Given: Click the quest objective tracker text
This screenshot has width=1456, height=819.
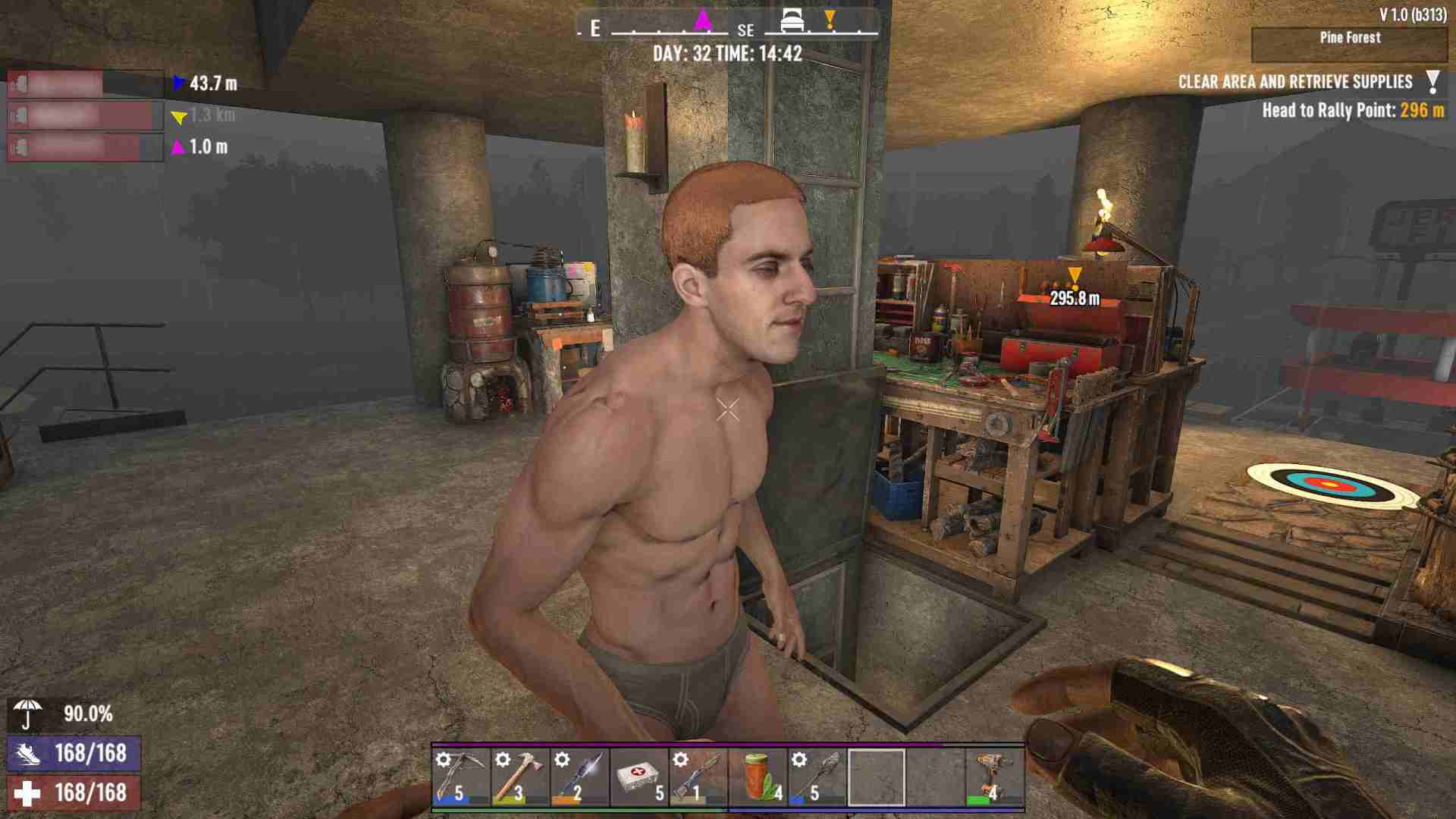Looking at the screenshot, I should point(1295,82).
